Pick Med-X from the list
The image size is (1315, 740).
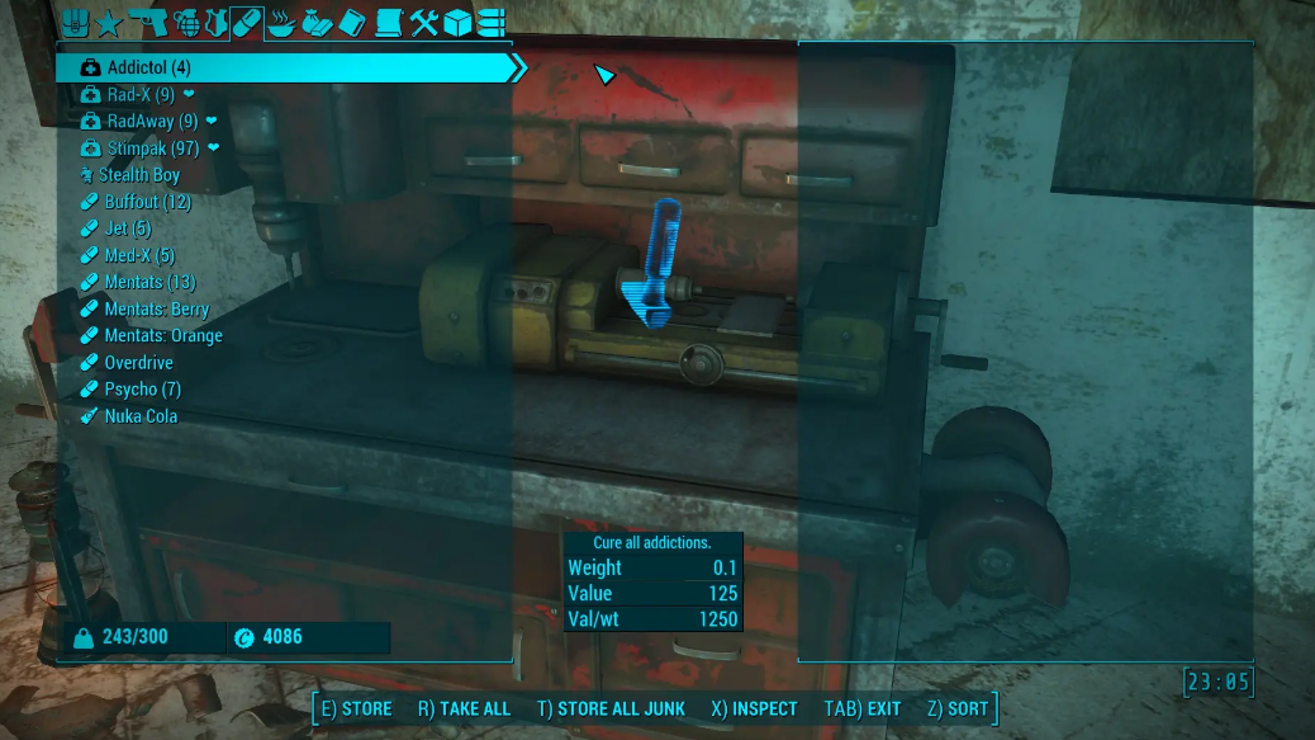click(x=139, y=256)
